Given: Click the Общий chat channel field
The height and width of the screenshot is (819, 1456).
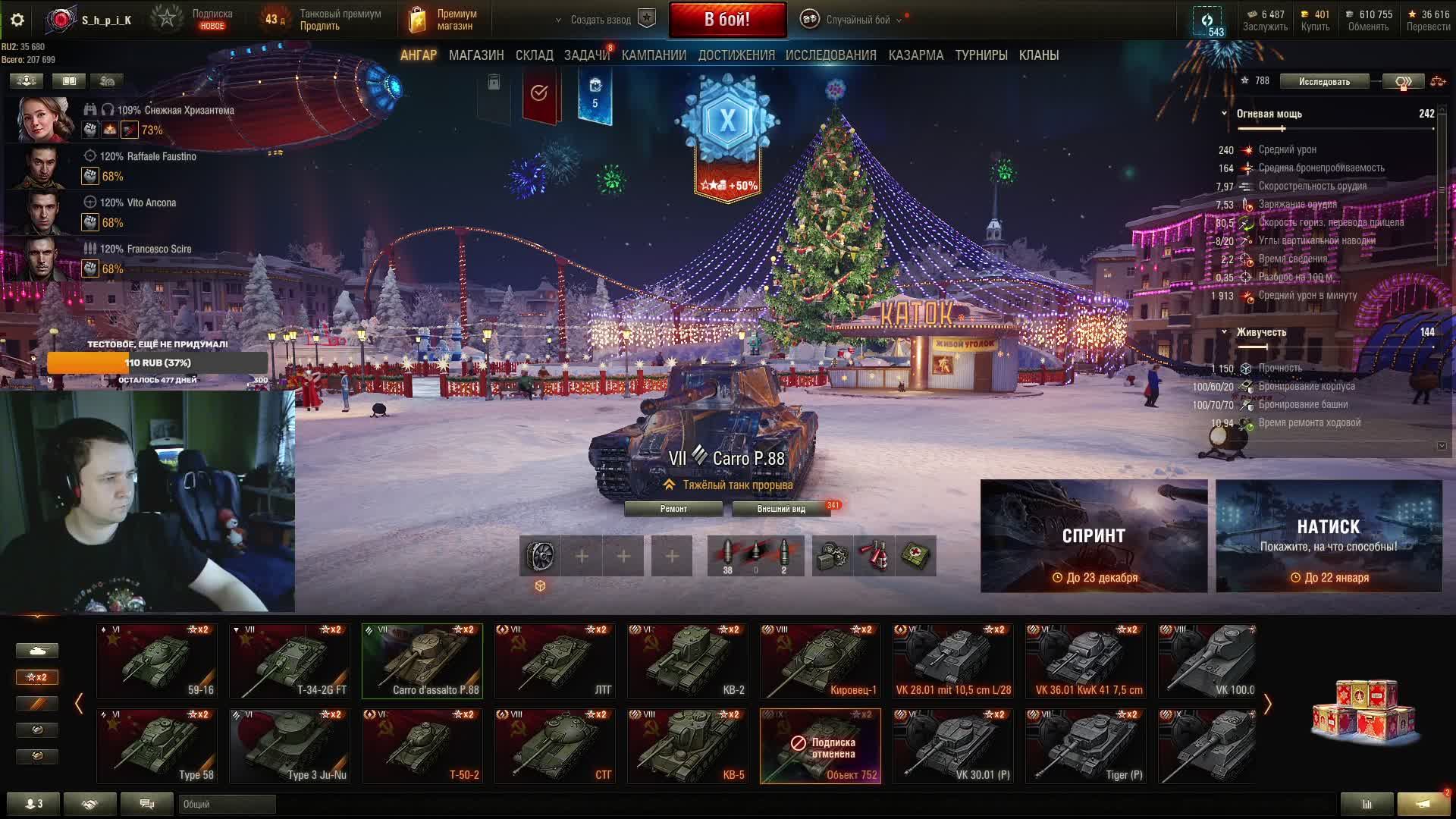Looking at the screenshot, I should (227, 804).
